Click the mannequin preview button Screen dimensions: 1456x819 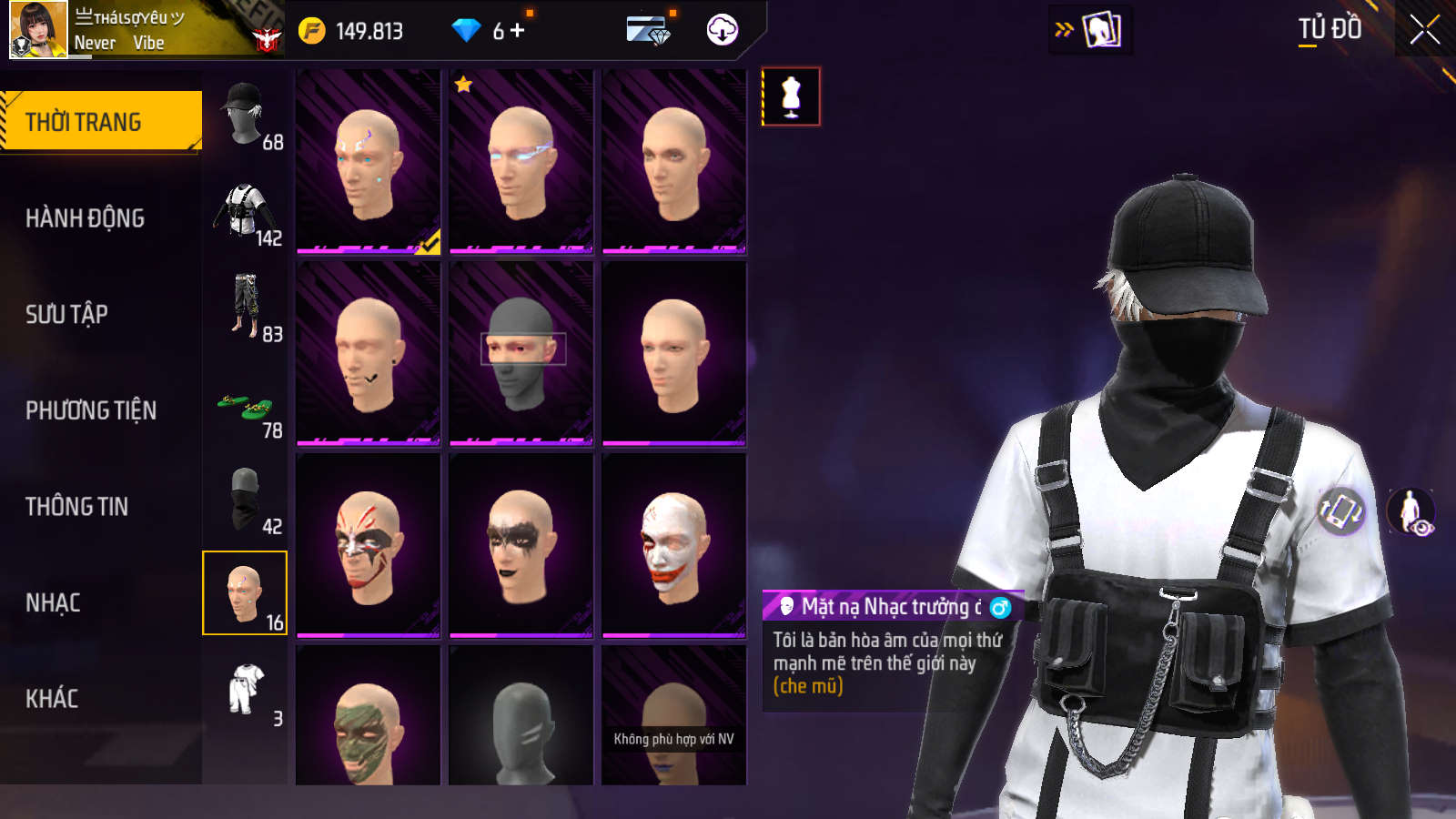tap(791, 96)
